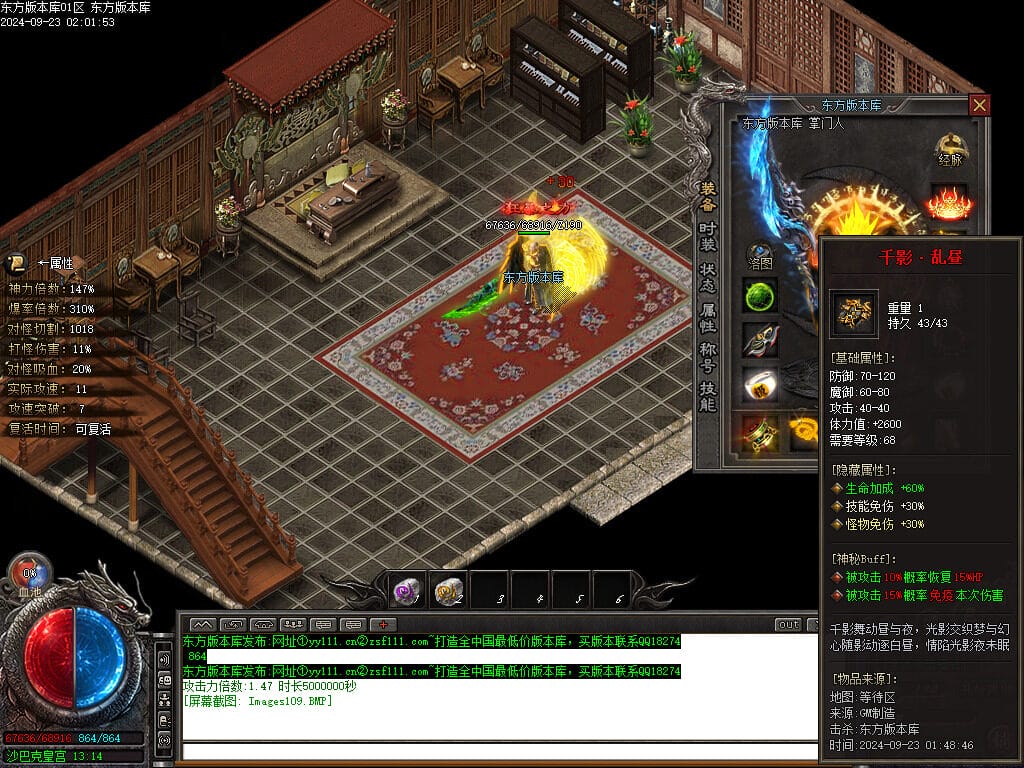Image resolution: width=1024 pixels, height=768 pixels.
Task: Click the red plus chat toolbar button
Action: 383,625
